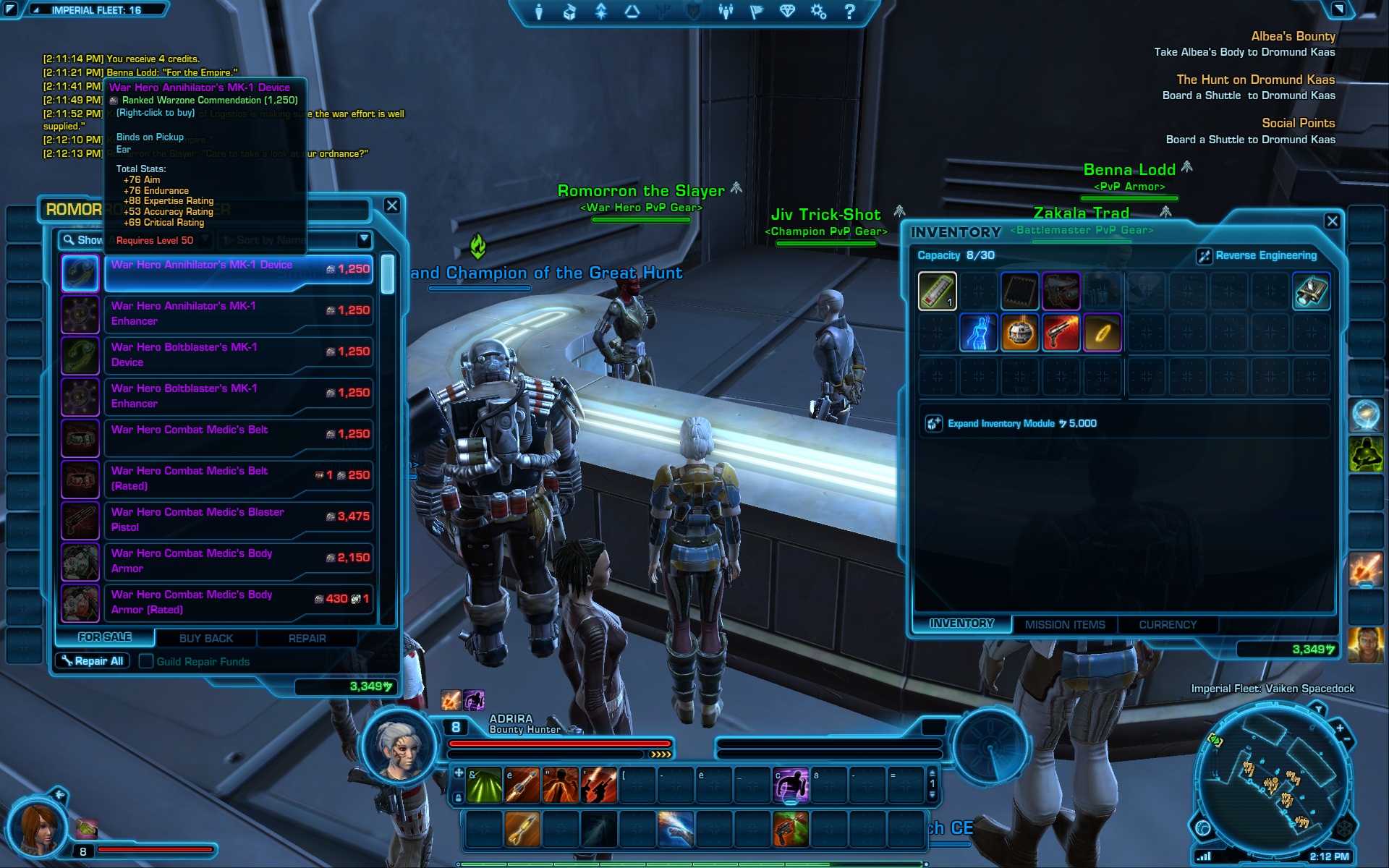Click the Repair All button

pos(93,661)
